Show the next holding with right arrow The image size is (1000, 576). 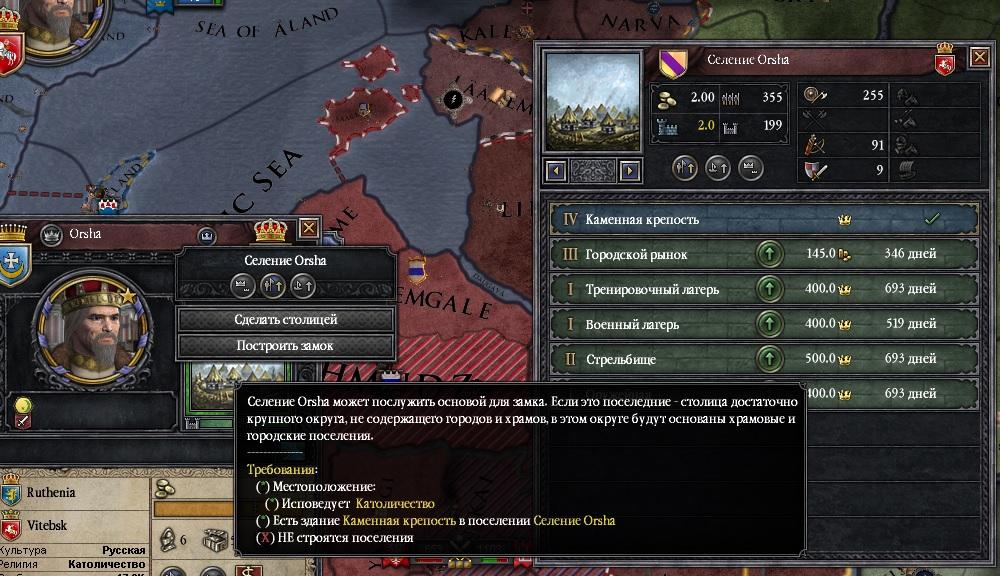coord(629,171)
